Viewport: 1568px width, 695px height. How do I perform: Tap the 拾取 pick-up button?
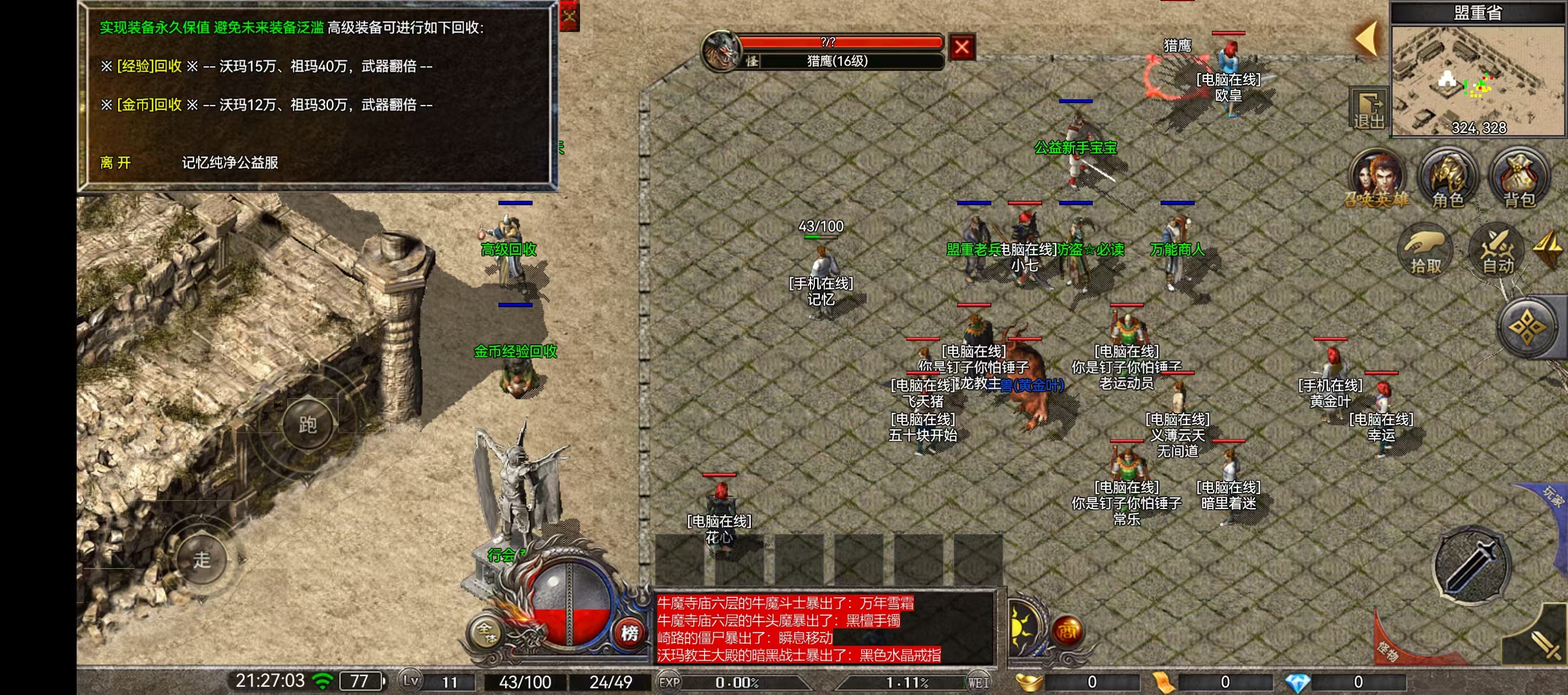pos(1426,251)
